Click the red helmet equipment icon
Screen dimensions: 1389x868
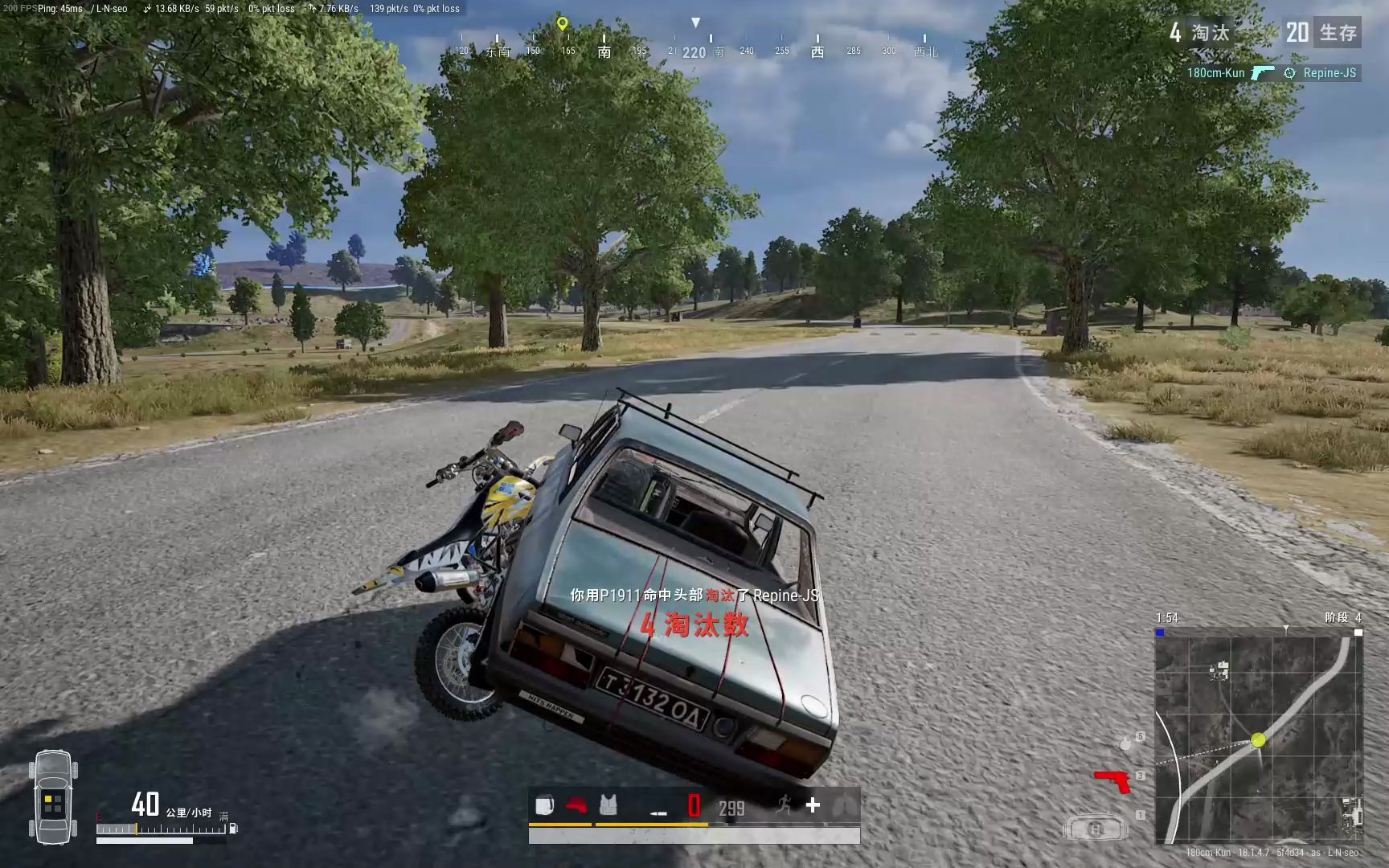tap(576, 805)
